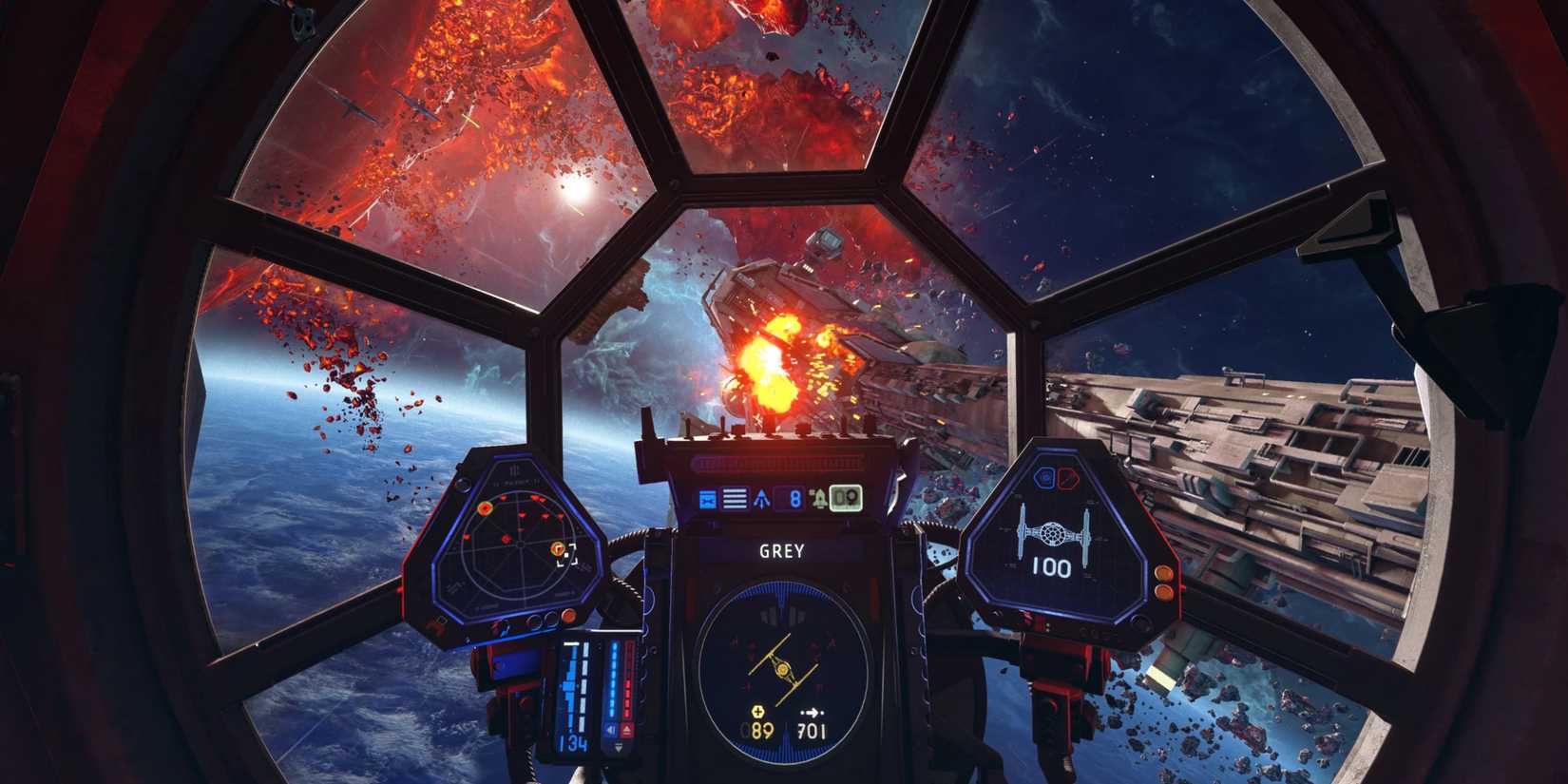Toggle the upper orange button on right panel
1568x784 pixels.
(1164, 571)
